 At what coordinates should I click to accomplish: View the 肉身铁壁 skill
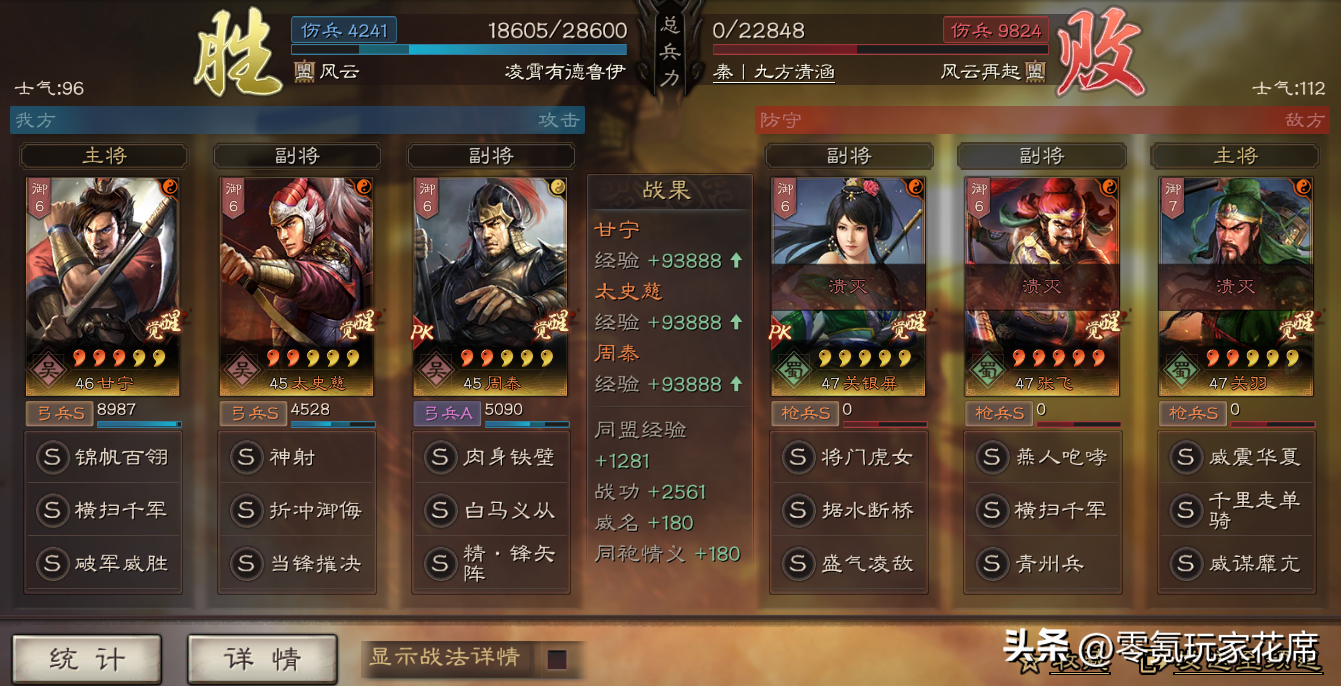[x=491, y=457]
